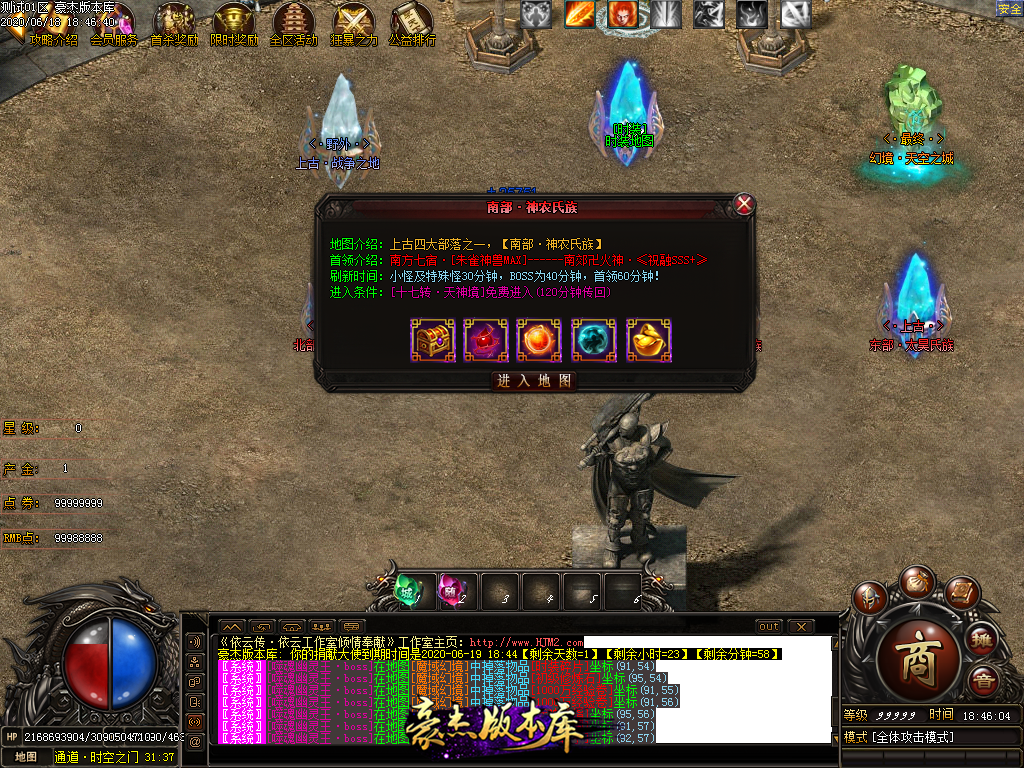Click the 进入地图 enter map button
Viewport: 1024px width, 768px height.
coord(536,381)
